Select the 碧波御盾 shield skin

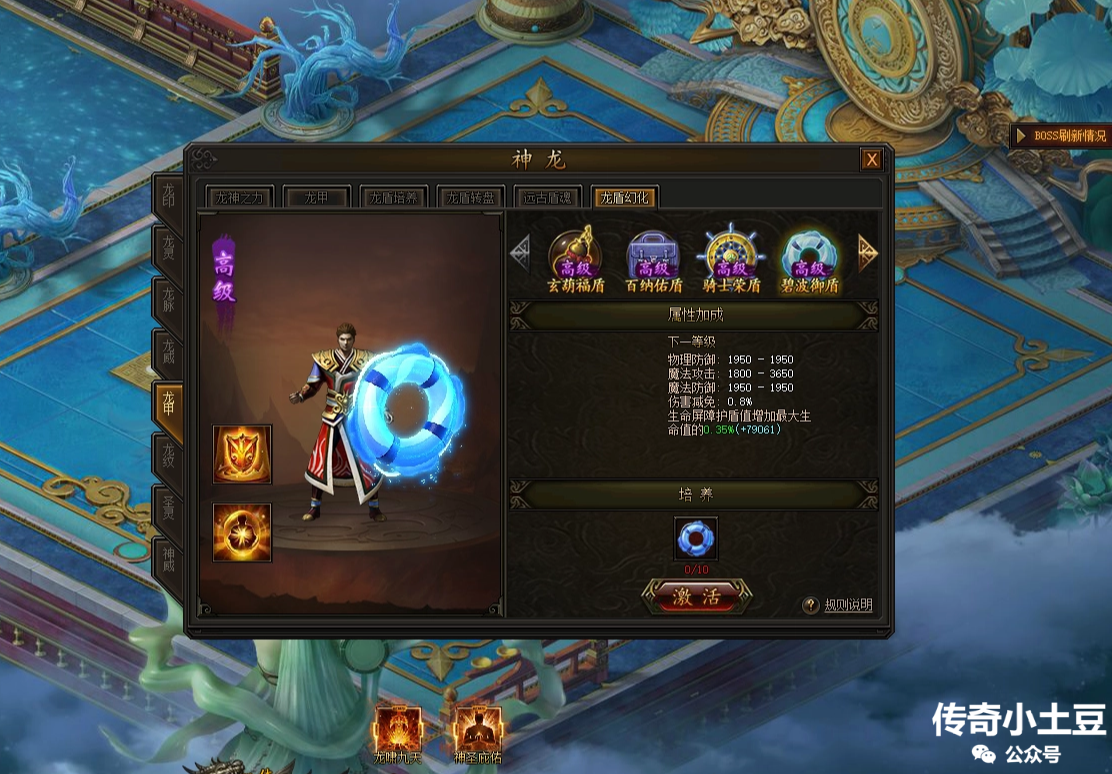coord(809,259)
